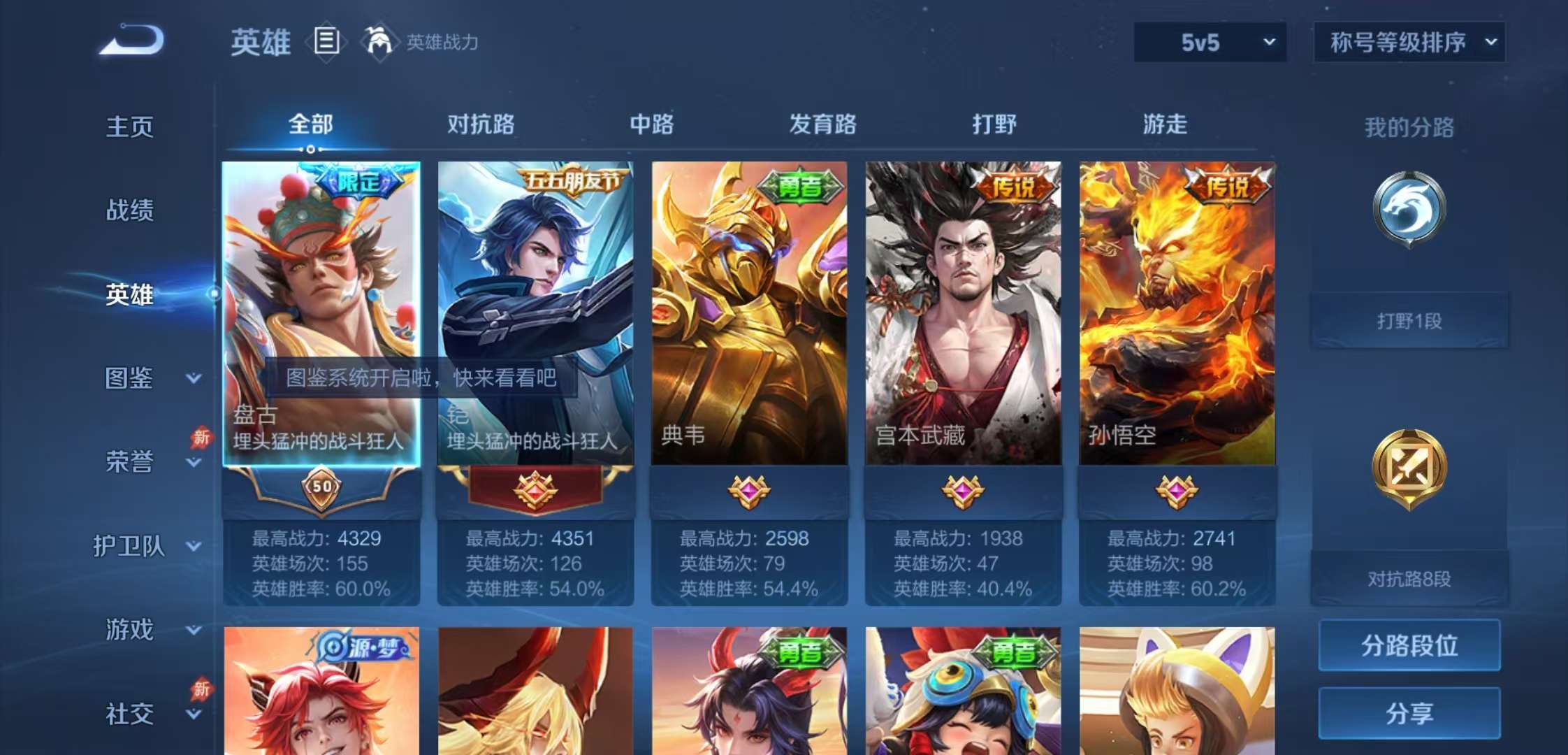Open the 称号等级排序 sorting dropdown

click(x=1409, y=42)
